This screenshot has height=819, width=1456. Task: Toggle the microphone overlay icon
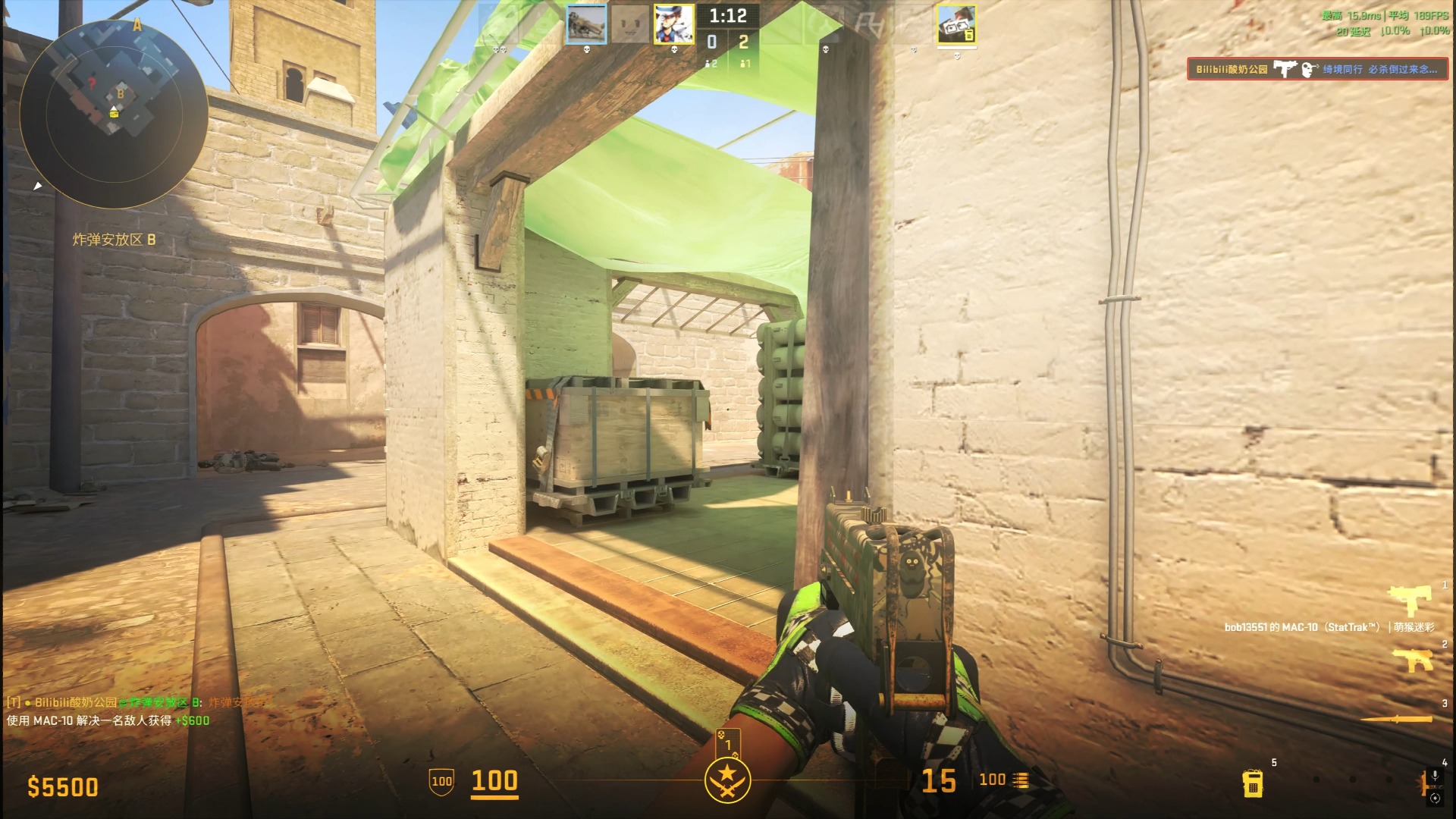[1434, 776]
